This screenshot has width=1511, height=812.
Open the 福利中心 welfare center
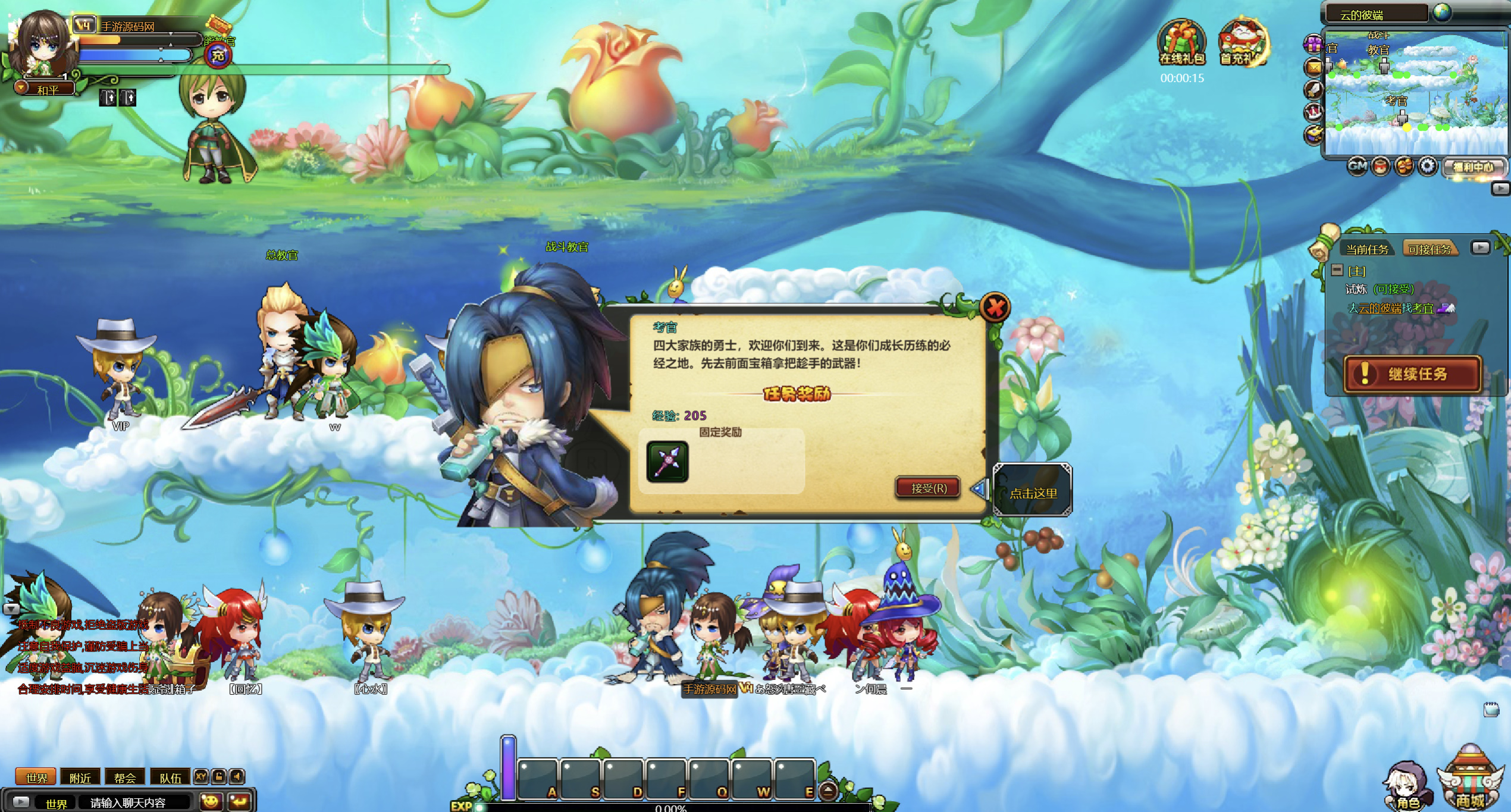tap(1474, 167)
